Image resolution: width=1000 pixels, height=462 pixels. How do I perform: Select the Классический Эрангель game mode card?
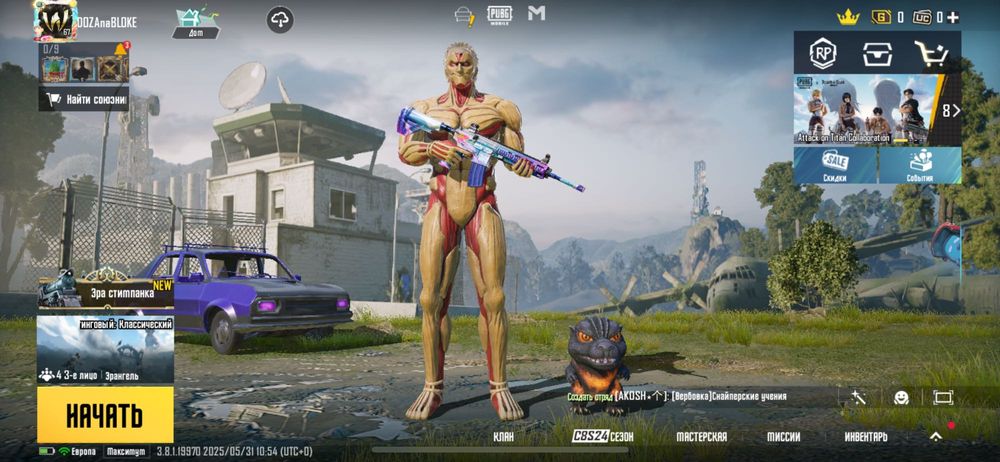pyautogui.click(x=105, y=350)
